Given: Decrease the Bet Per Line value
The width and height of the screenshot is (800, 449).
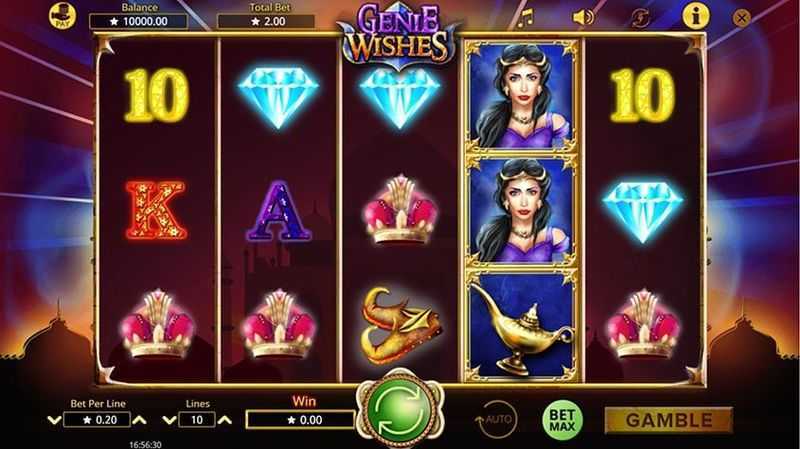Looking at the screenshot, I should click(54, 420).
